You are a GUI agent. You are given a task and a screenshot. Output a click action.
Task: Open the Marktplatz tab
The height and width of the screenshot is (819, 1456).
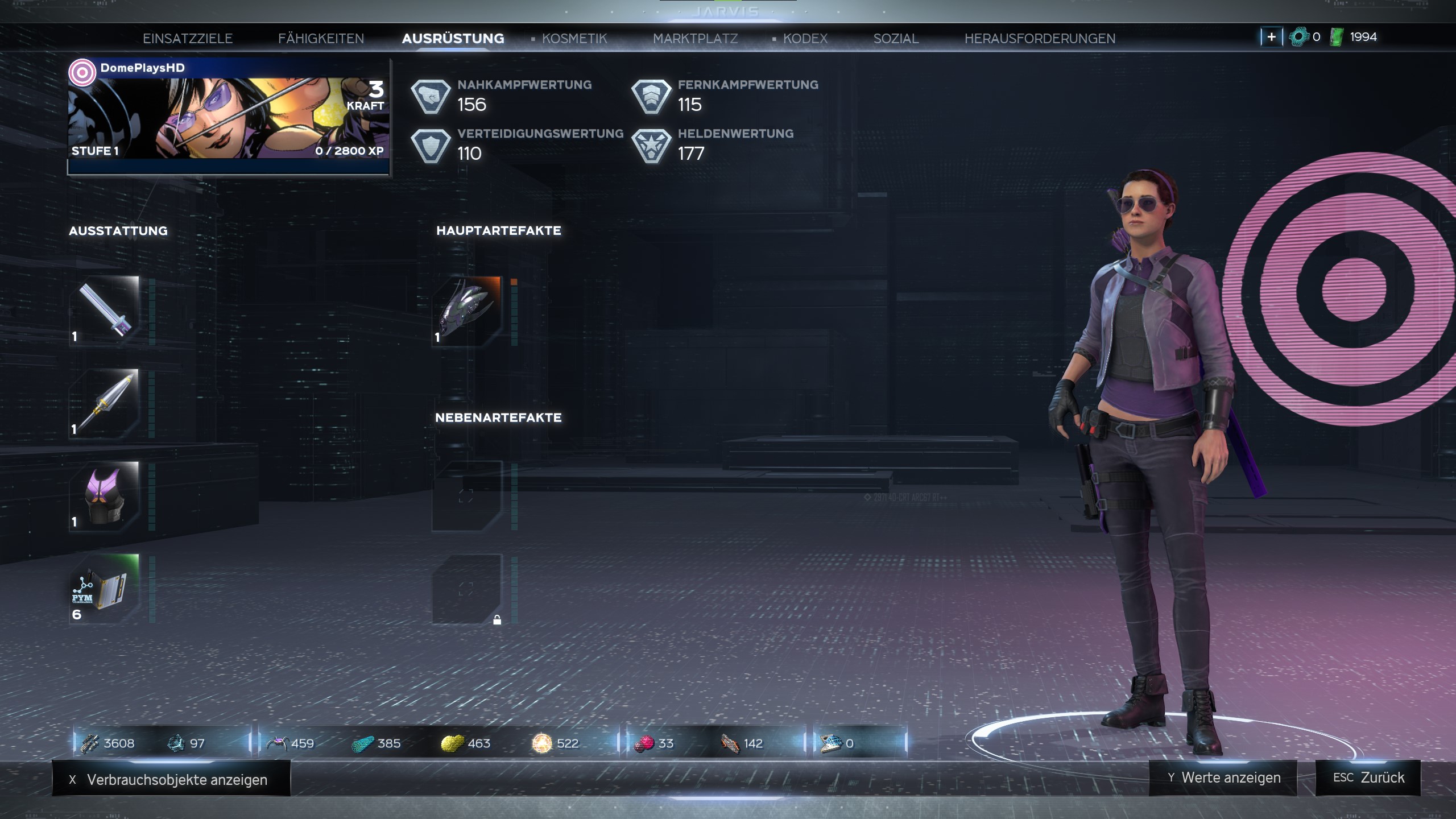(x=695, y=39)
